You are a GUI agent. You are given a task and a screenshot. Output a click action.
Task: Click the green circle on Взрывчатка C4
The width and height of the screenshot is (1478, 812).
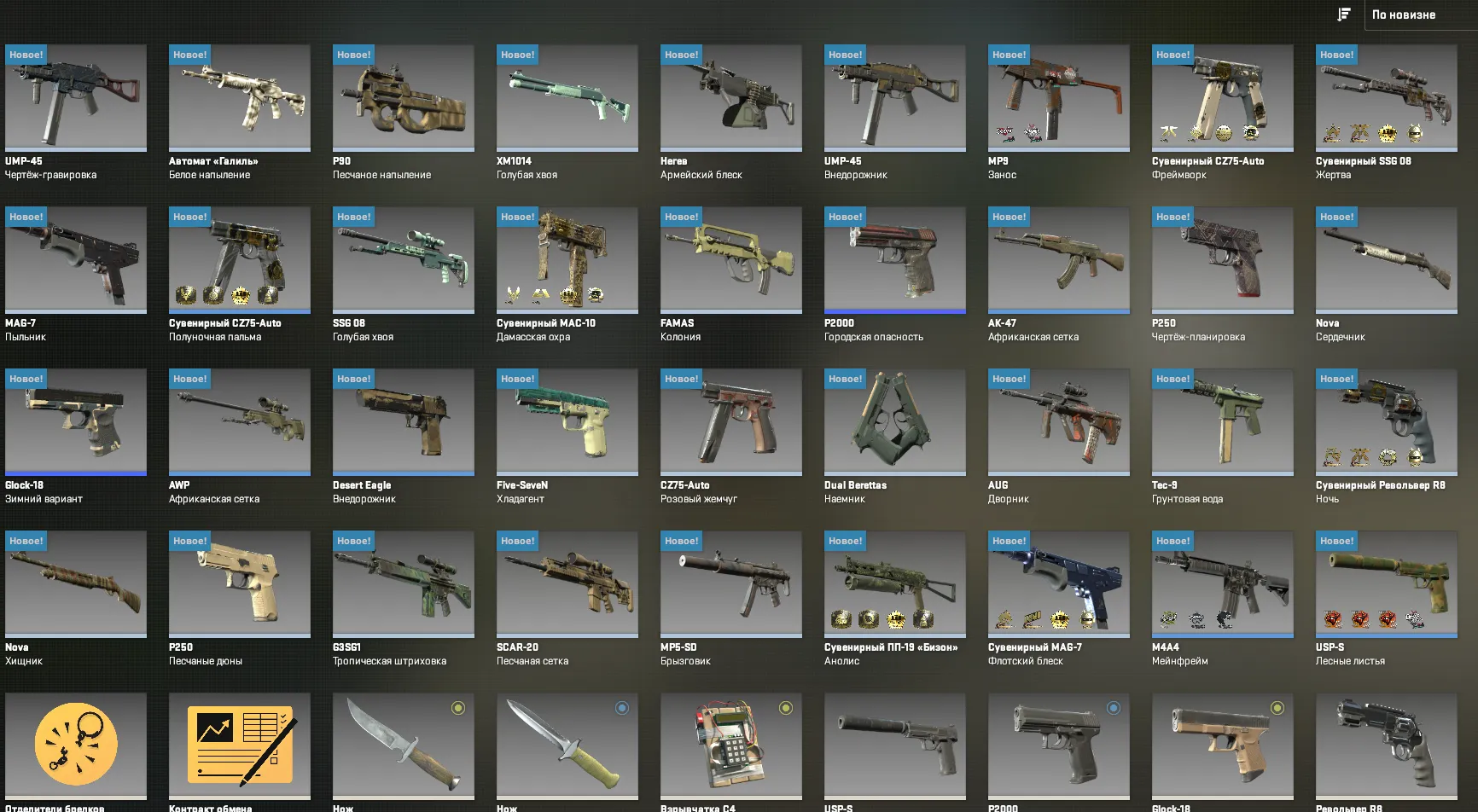click(x=786, y=706)
